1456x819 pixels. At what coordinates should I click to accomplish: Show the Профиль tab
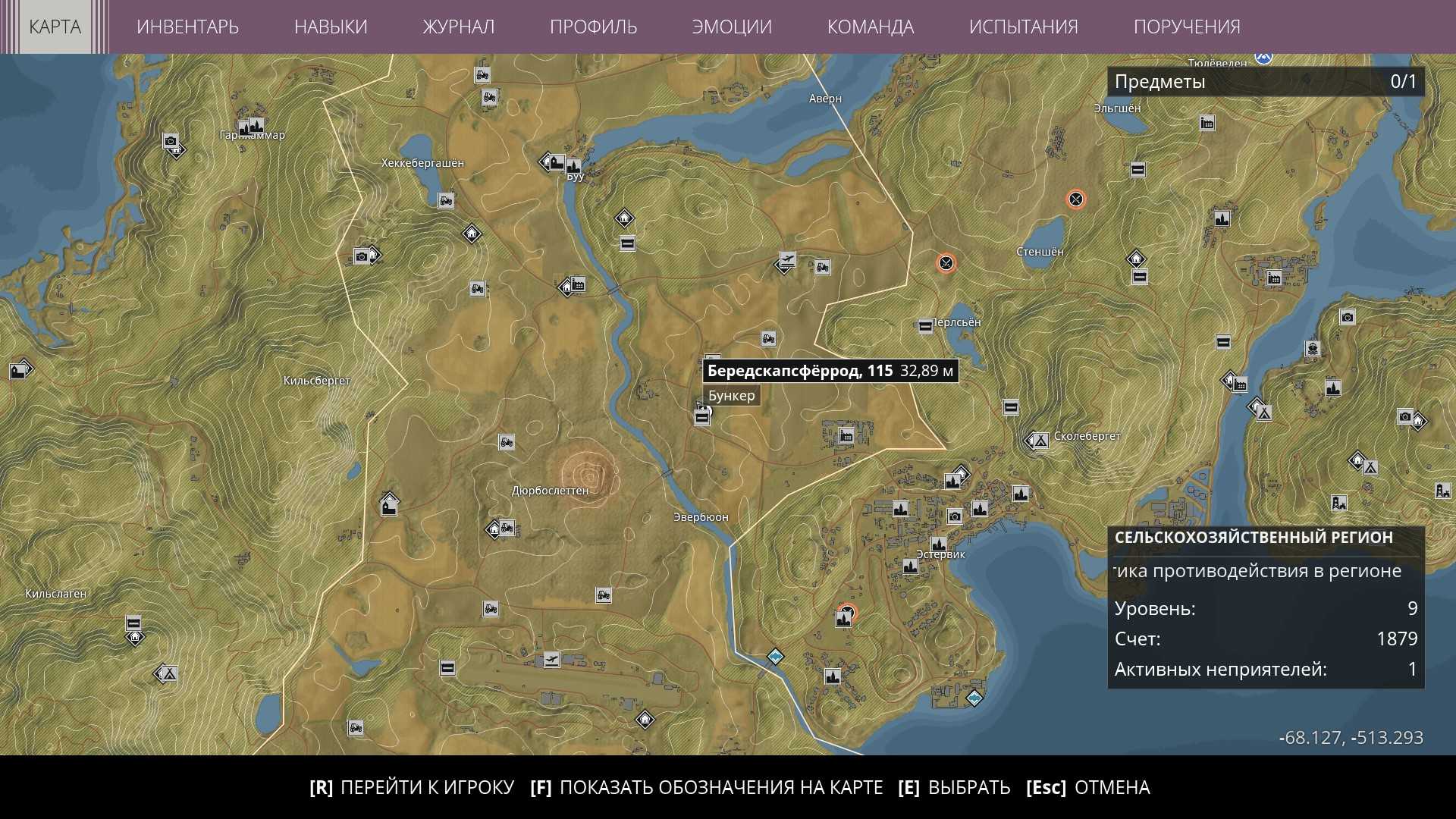(x=593, y=27)
